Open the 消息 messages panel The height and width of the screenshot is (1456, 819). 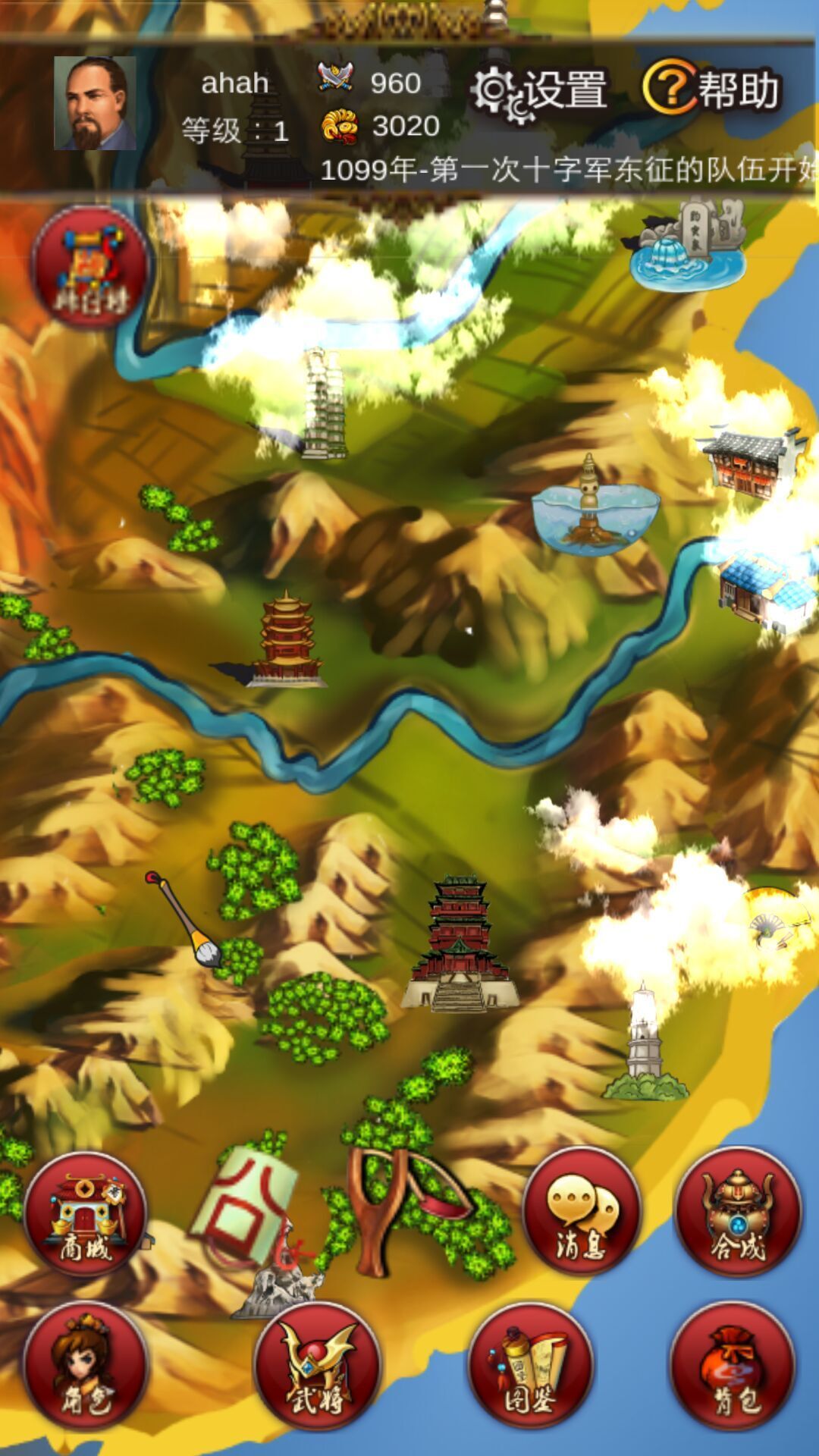coord(582,1211)
